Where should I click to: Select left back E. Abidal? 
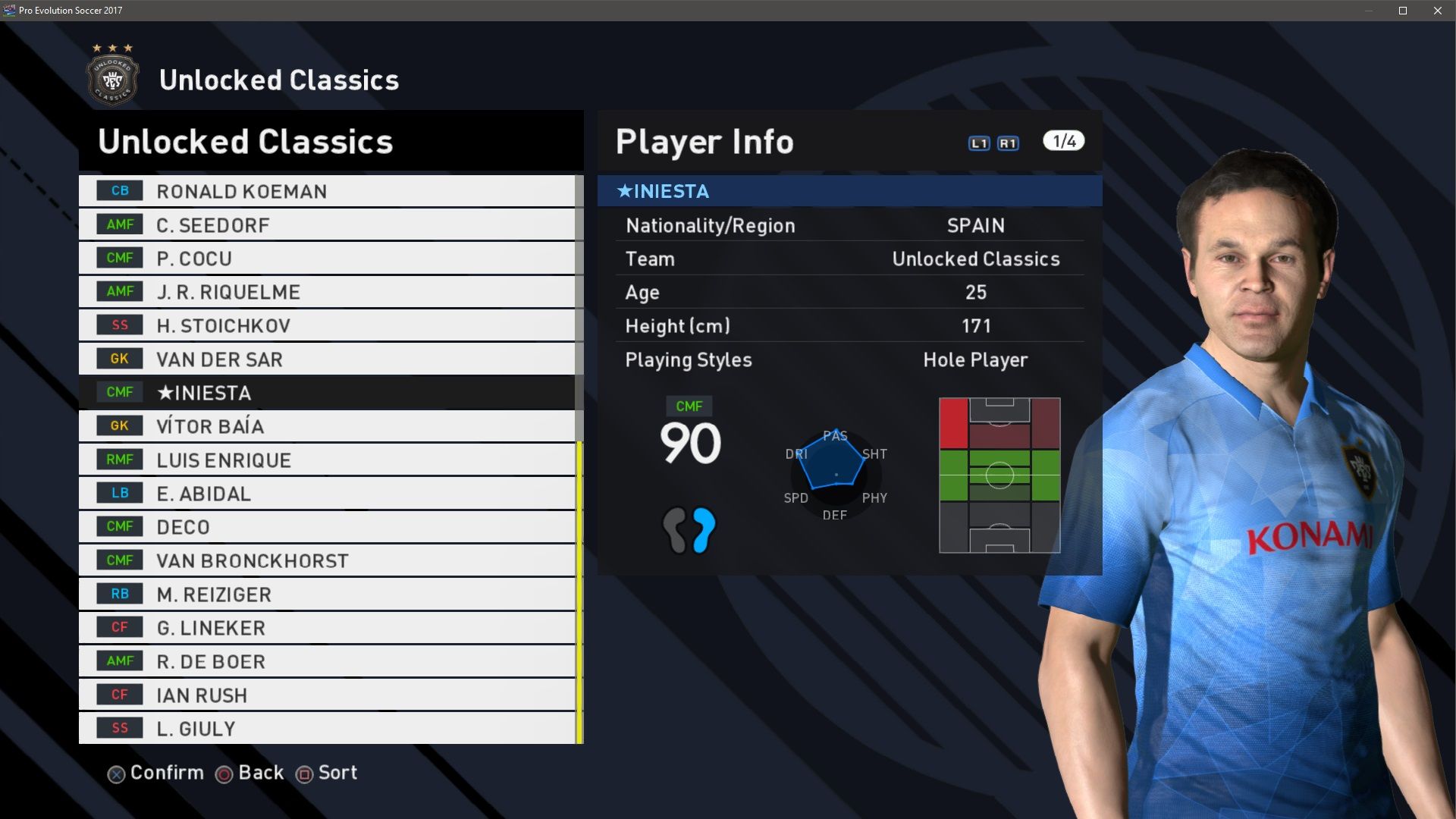tap(326, 494)
